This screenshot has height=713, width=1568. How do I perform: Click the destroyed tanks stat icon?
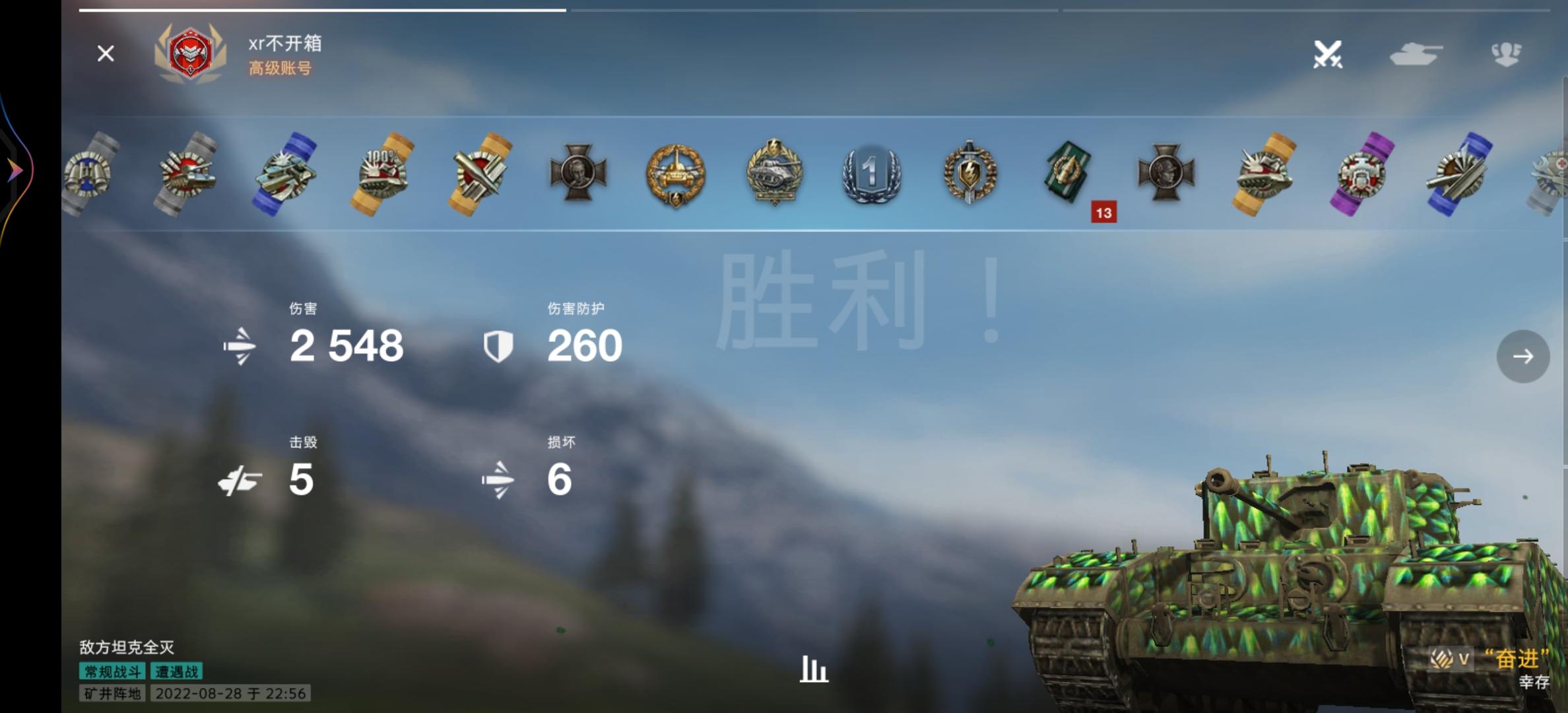click(242, 480)
